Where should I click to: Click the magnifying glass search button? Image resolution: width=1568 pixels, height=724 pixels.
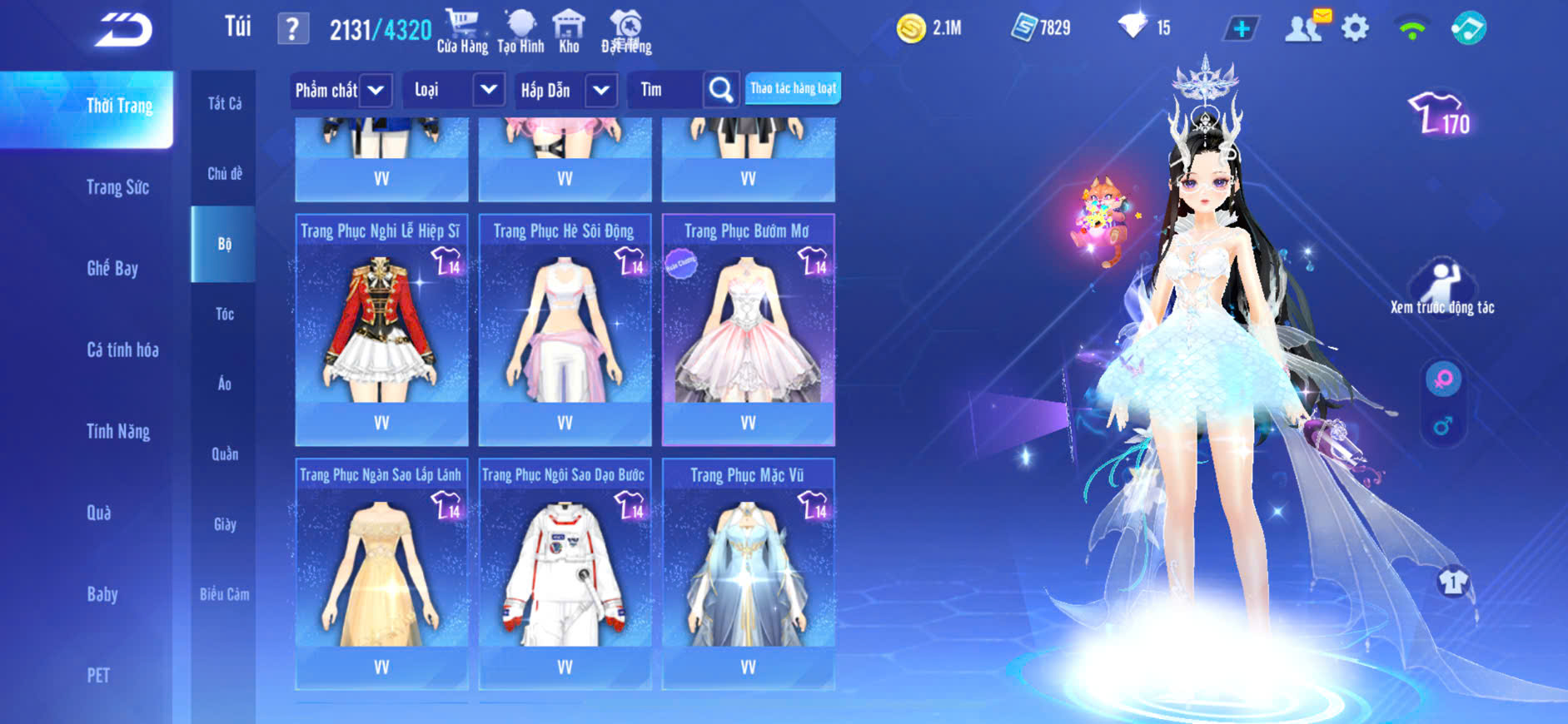721,90
